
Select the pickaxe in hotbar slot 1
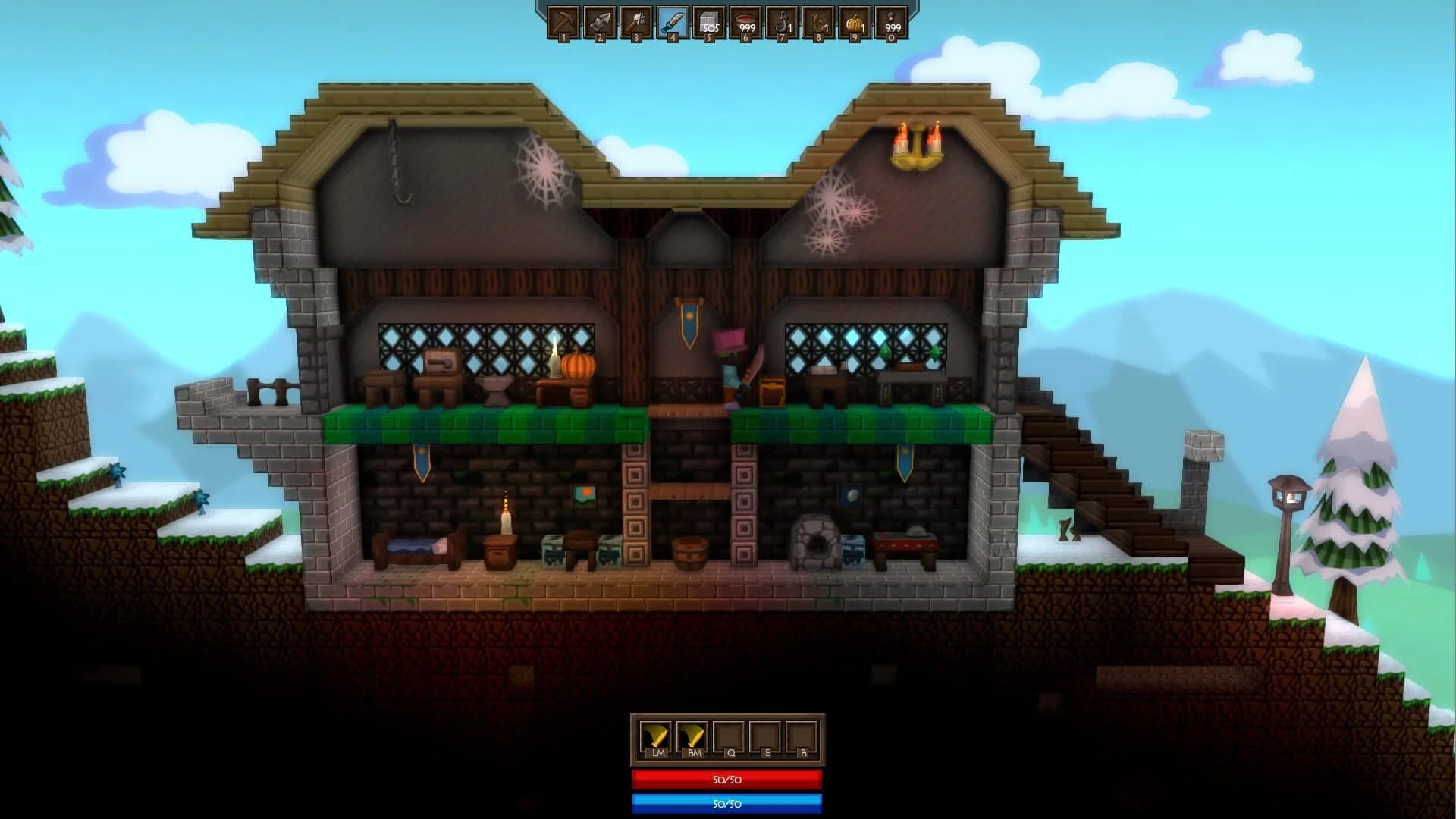tap(565, 23)
